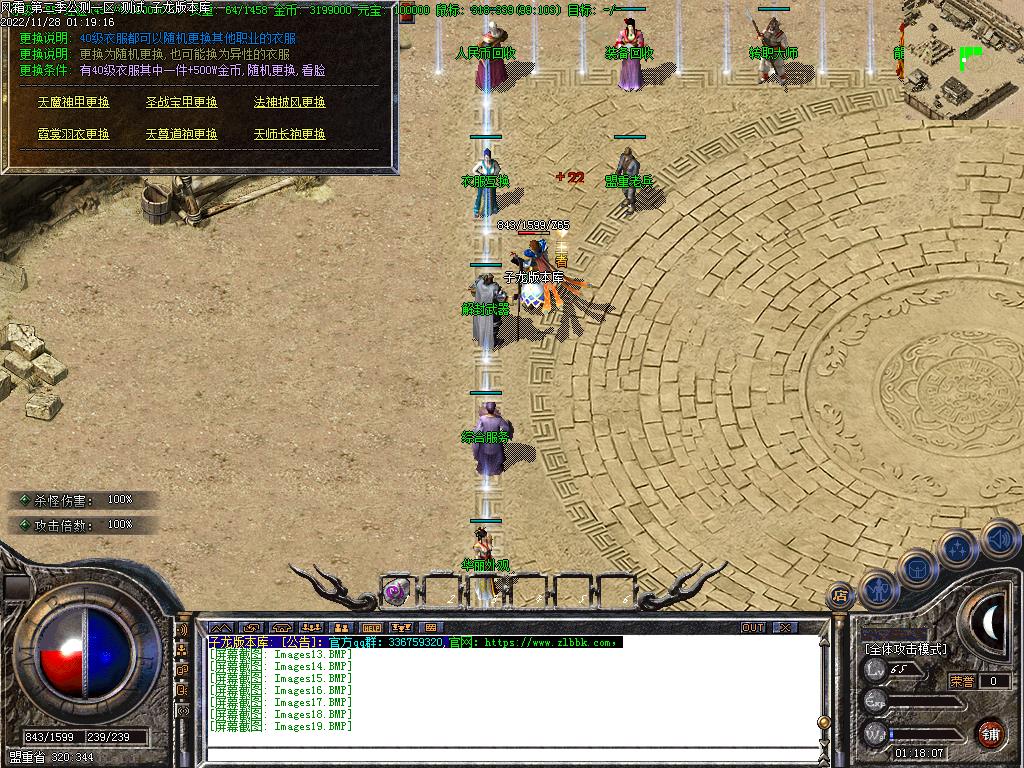This screenshot has height=768, width=1024.
Task: Pick the 天师长袍更换 option
Action: tap(289, 134)
